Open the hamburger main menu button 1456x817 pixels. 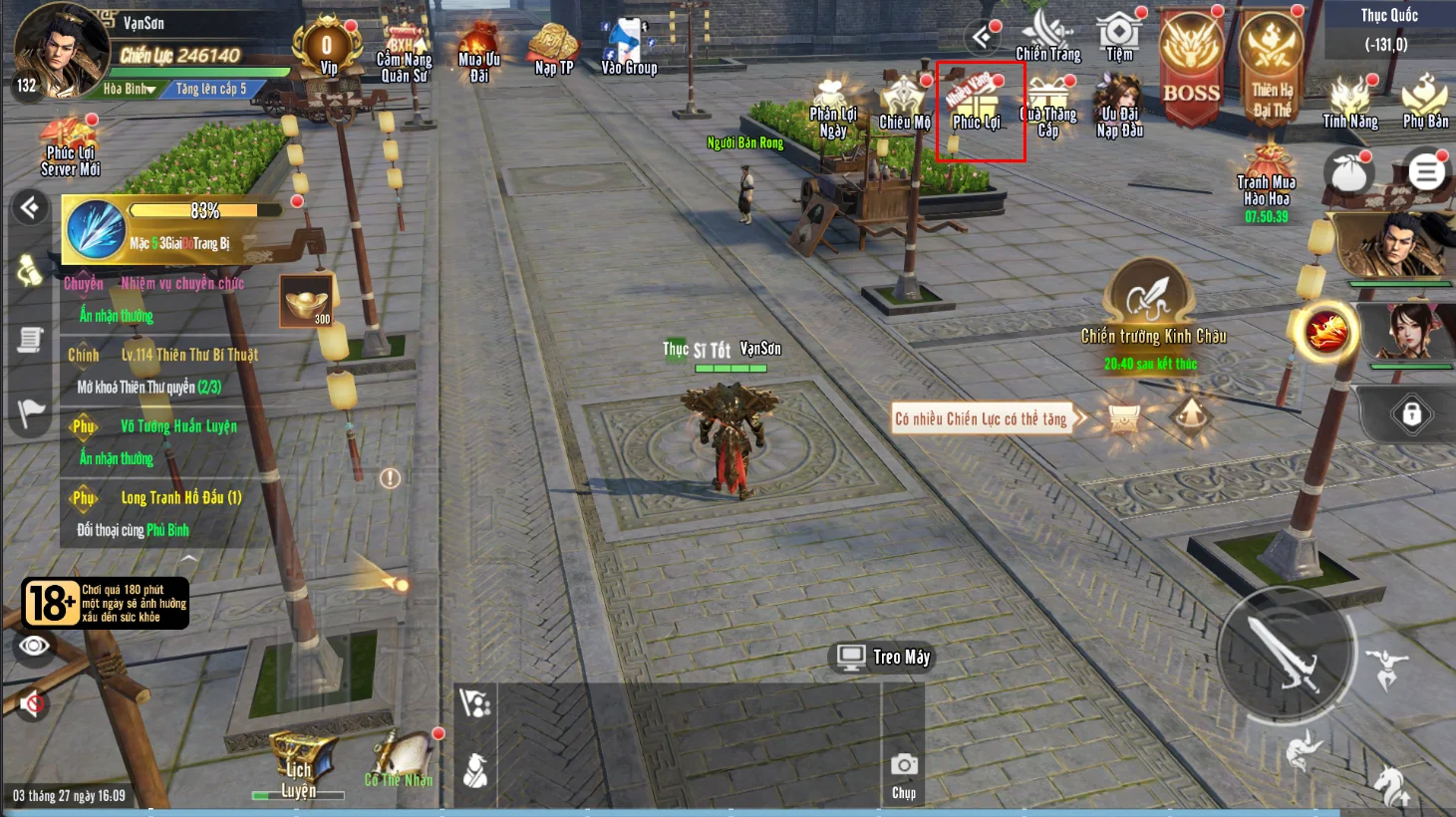(1426, 172)
